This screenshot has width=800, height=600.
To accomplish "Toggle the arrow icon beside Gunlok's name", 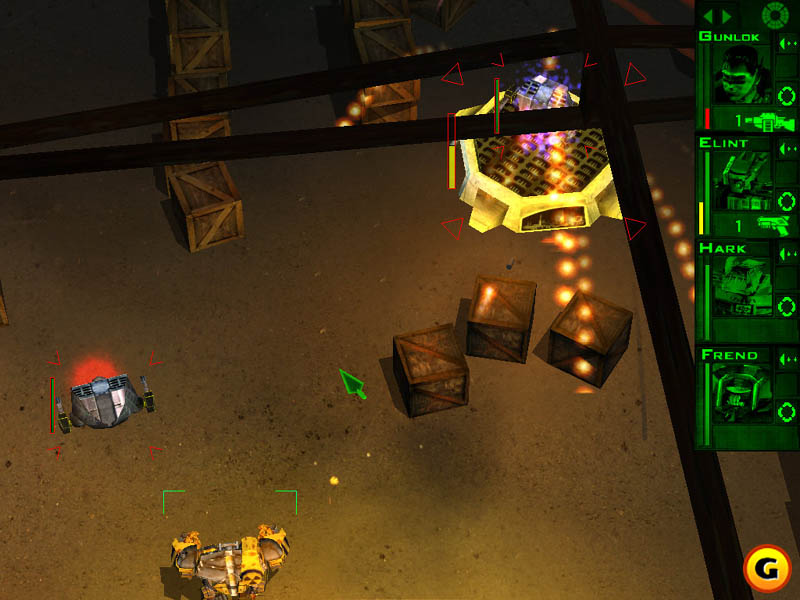I will click(x=787, y=44).
